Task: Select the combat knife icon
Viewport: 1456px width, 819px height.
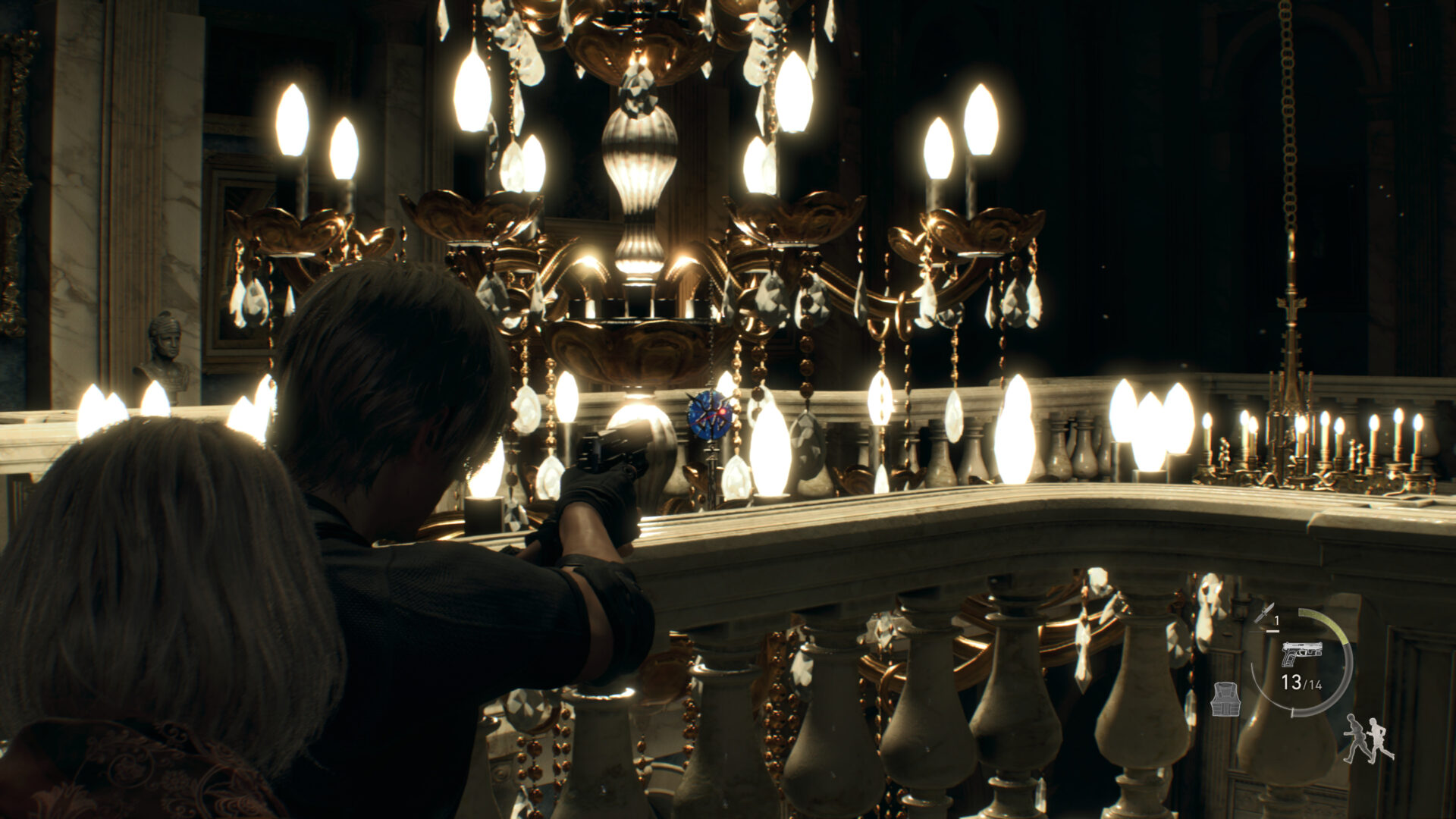Action: pyautogui.click(x=1264, y=614)
